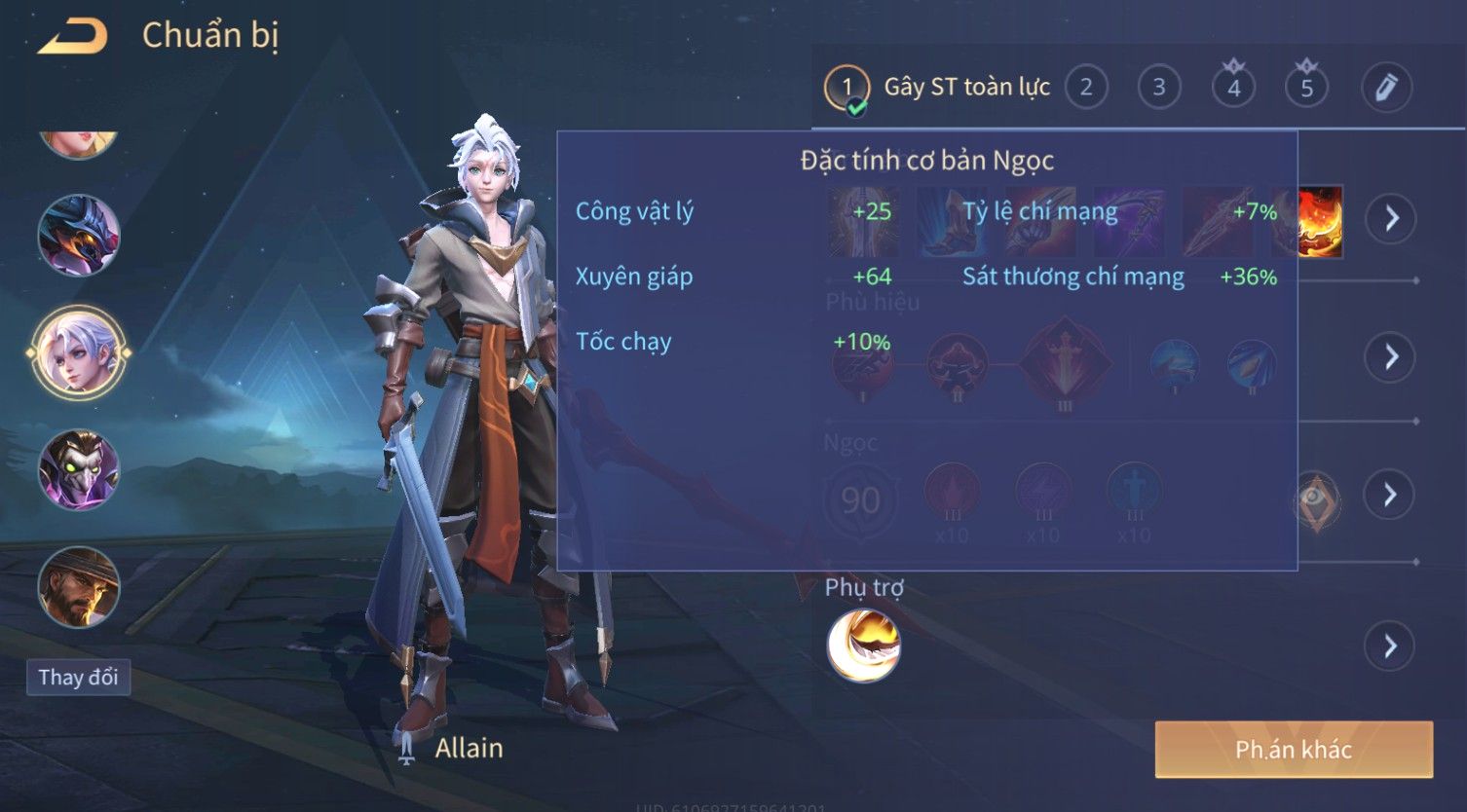
Task: Switch to build preset 2
Action: click(1085, 88)
